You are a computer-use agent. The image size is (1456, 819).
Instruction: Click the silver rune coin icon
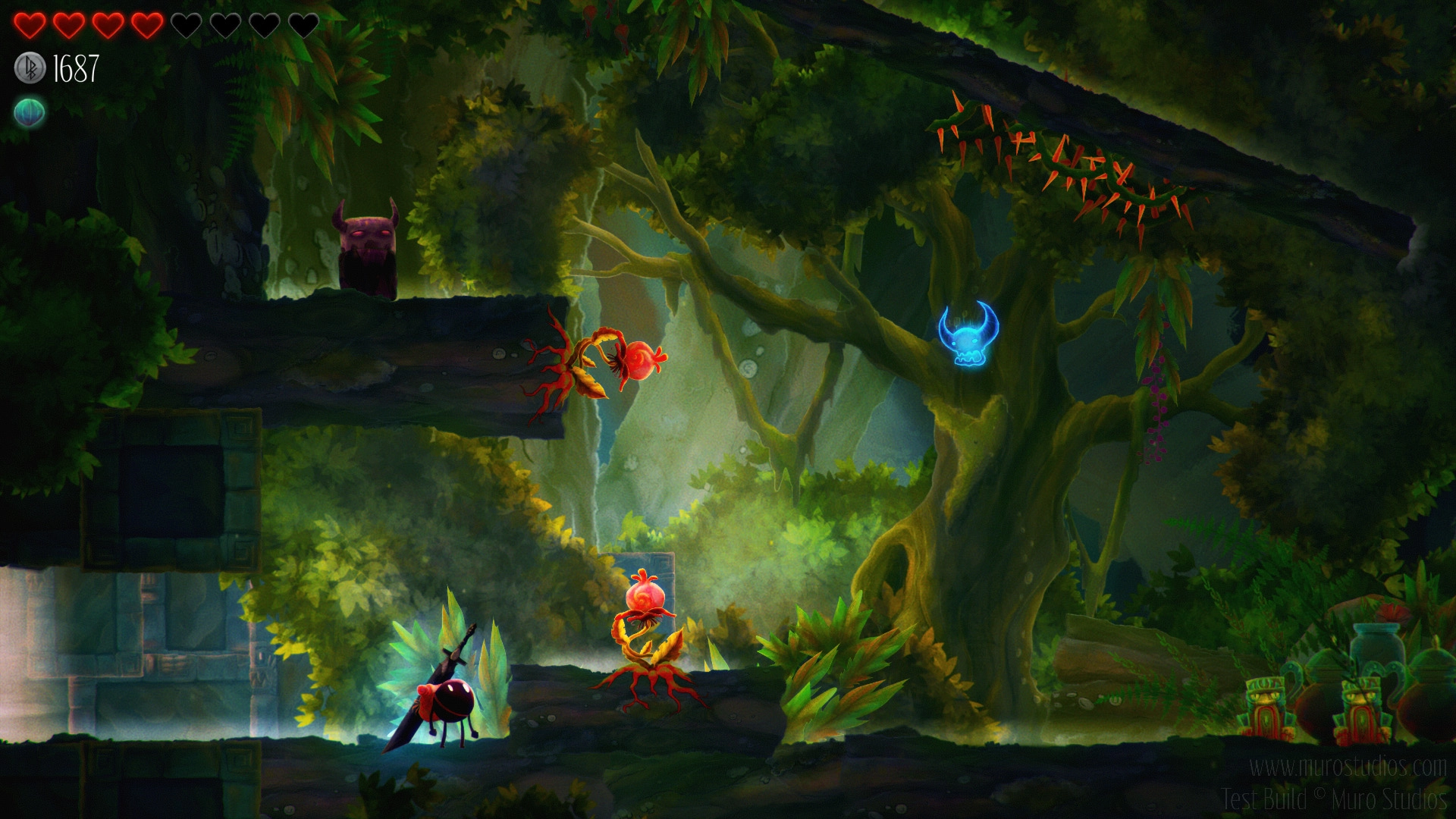30,68
